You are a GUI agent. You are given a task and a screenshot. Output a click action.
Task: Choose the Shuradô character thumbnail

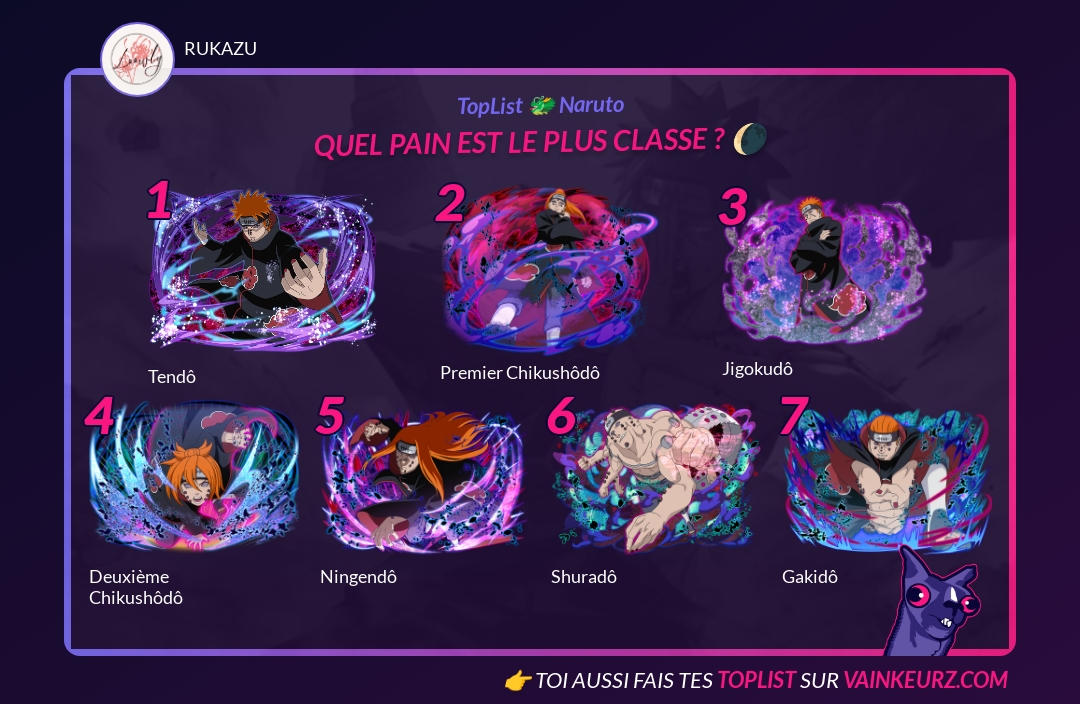pyautogui.click(x=654, y=478)
